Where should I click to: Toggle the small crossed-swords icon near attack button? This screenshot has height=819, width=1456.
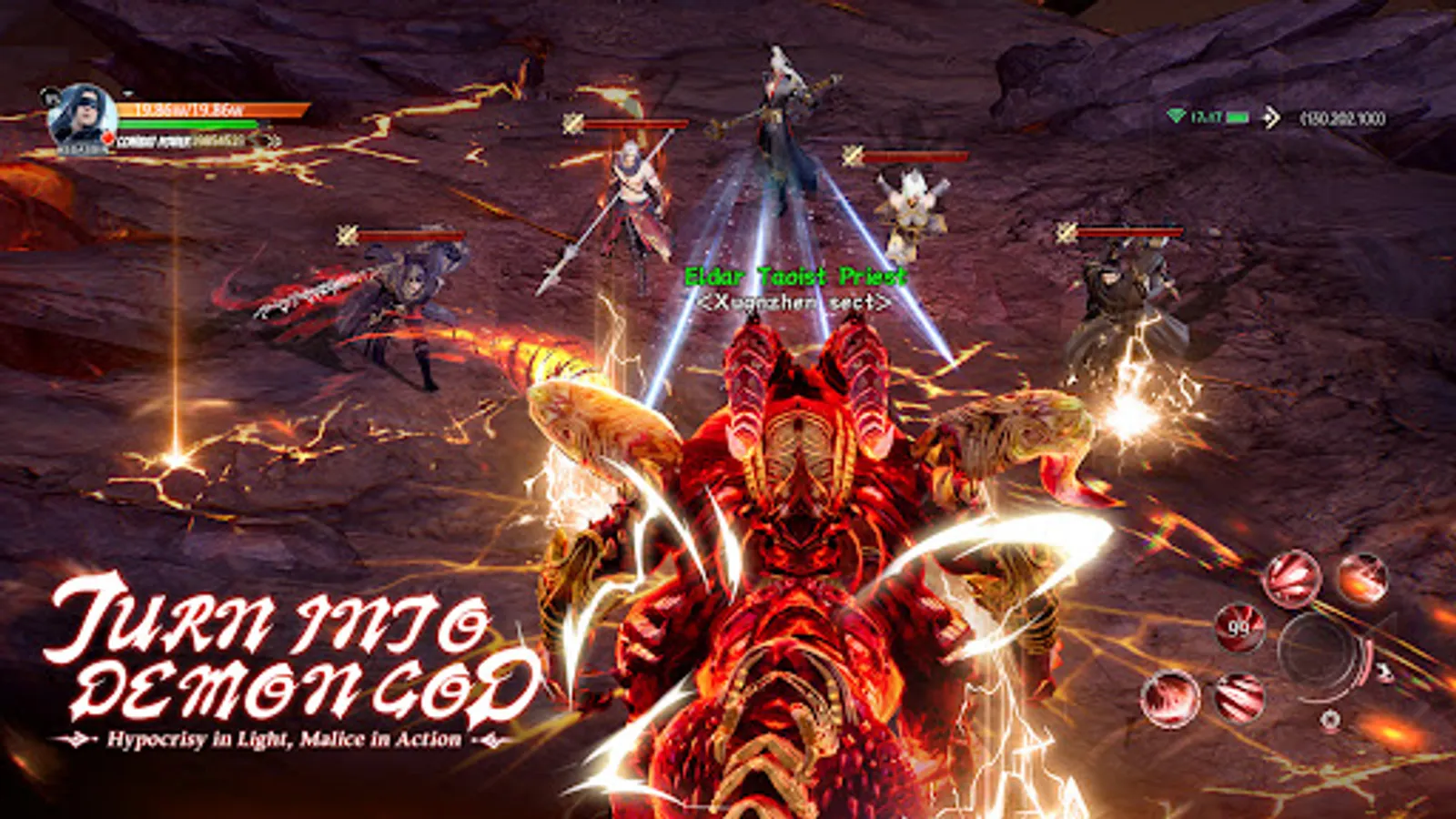[1384, 670]
